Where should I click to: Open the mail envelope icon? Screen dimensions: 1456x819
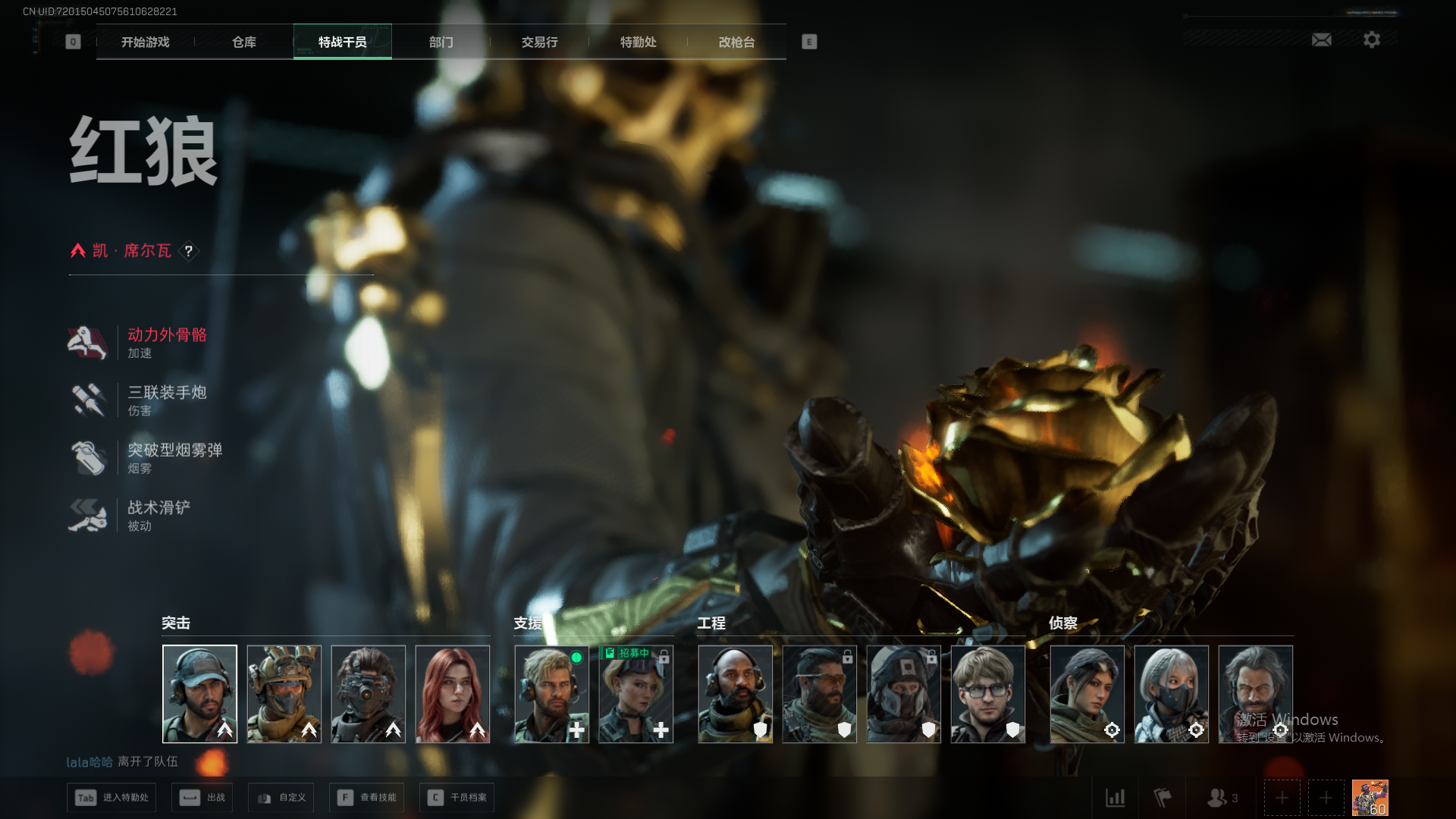coord(1321,39)
